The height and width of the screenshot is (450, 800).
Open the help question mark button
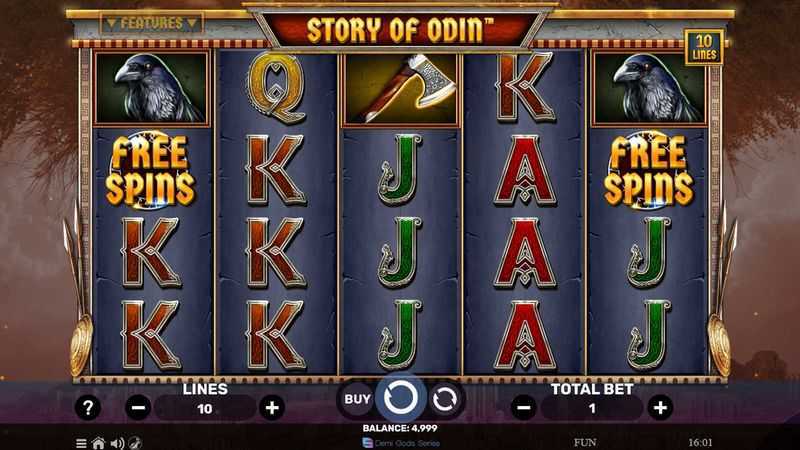(x=90, y=407)
